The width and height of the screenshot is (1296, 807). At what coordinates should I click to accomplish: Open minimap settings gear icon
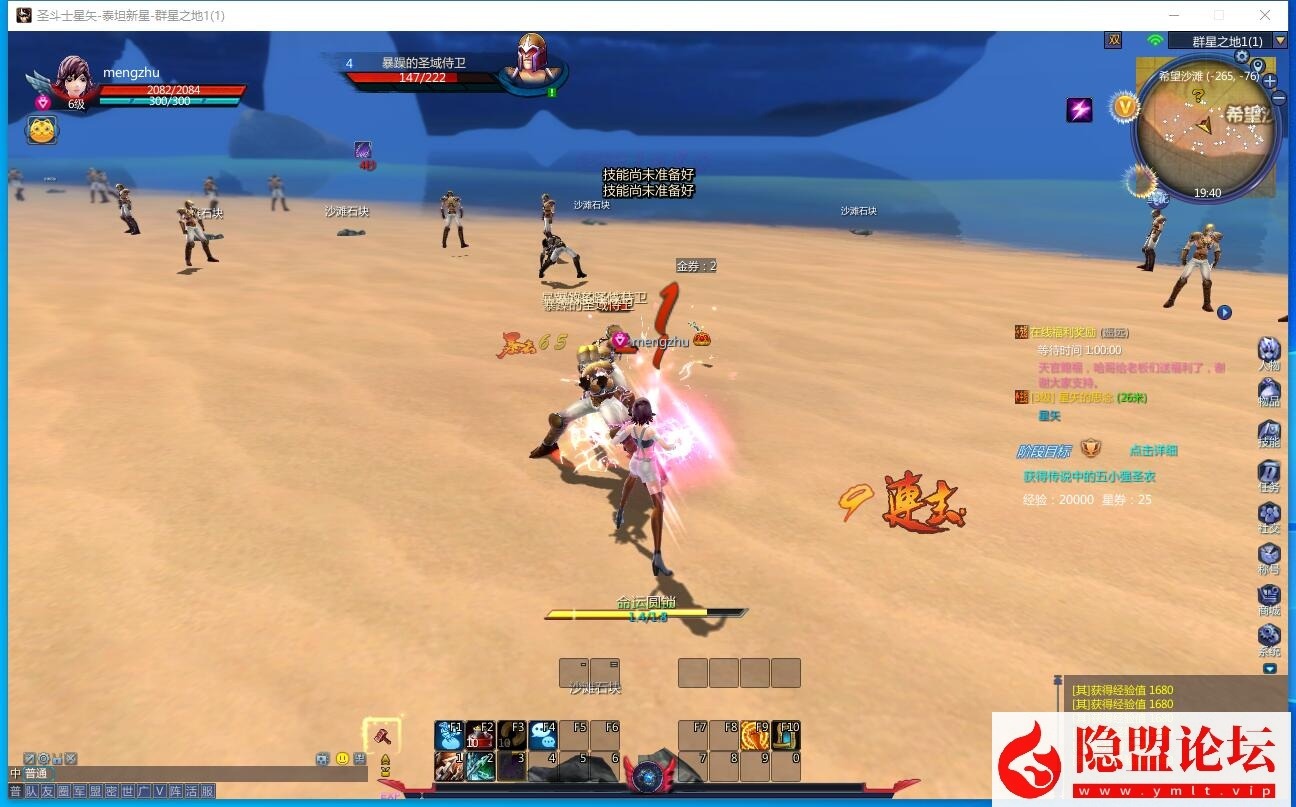tap(1241, 57)
